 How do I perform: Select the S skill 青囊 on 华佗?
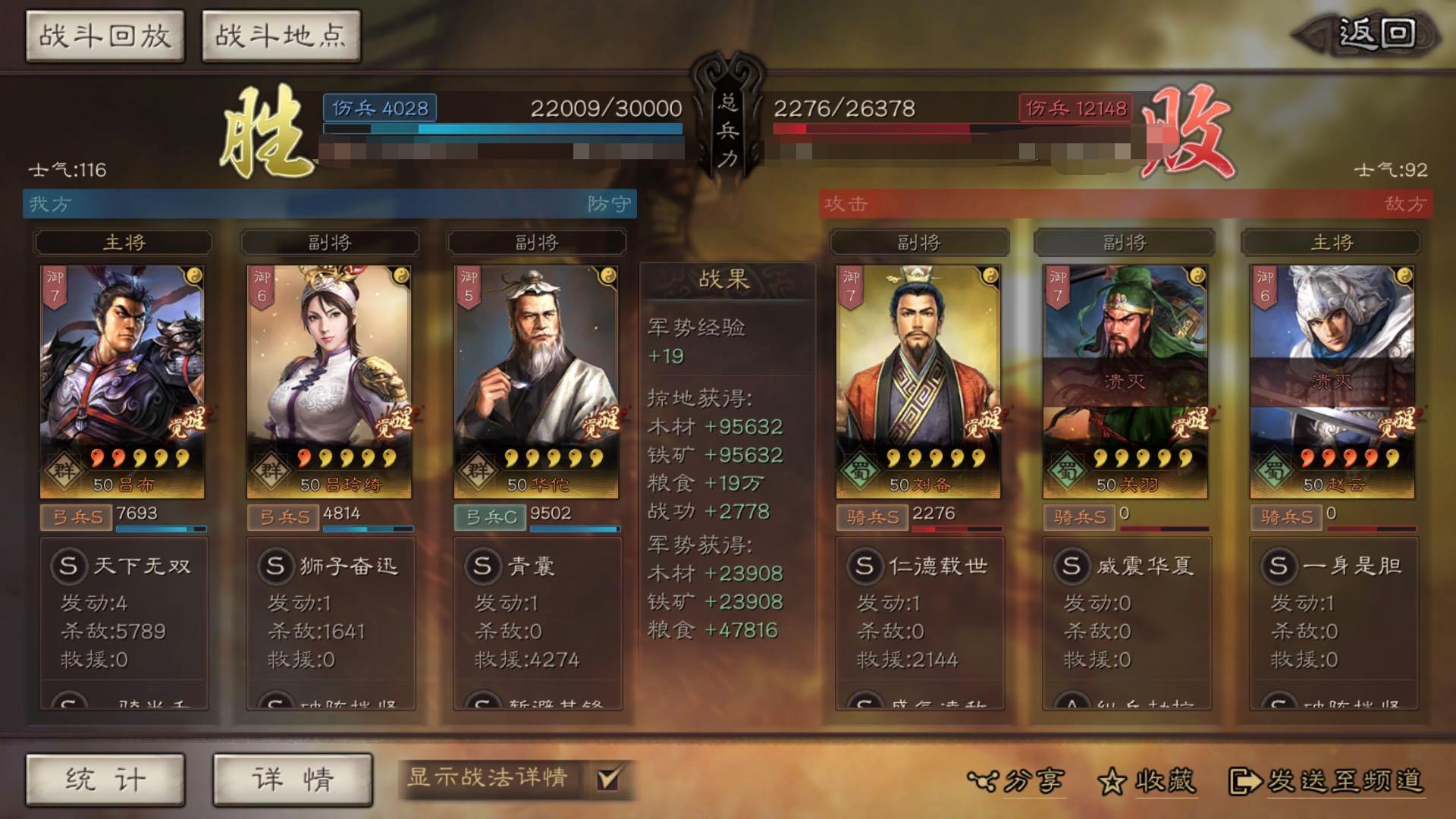pos(483,566)
